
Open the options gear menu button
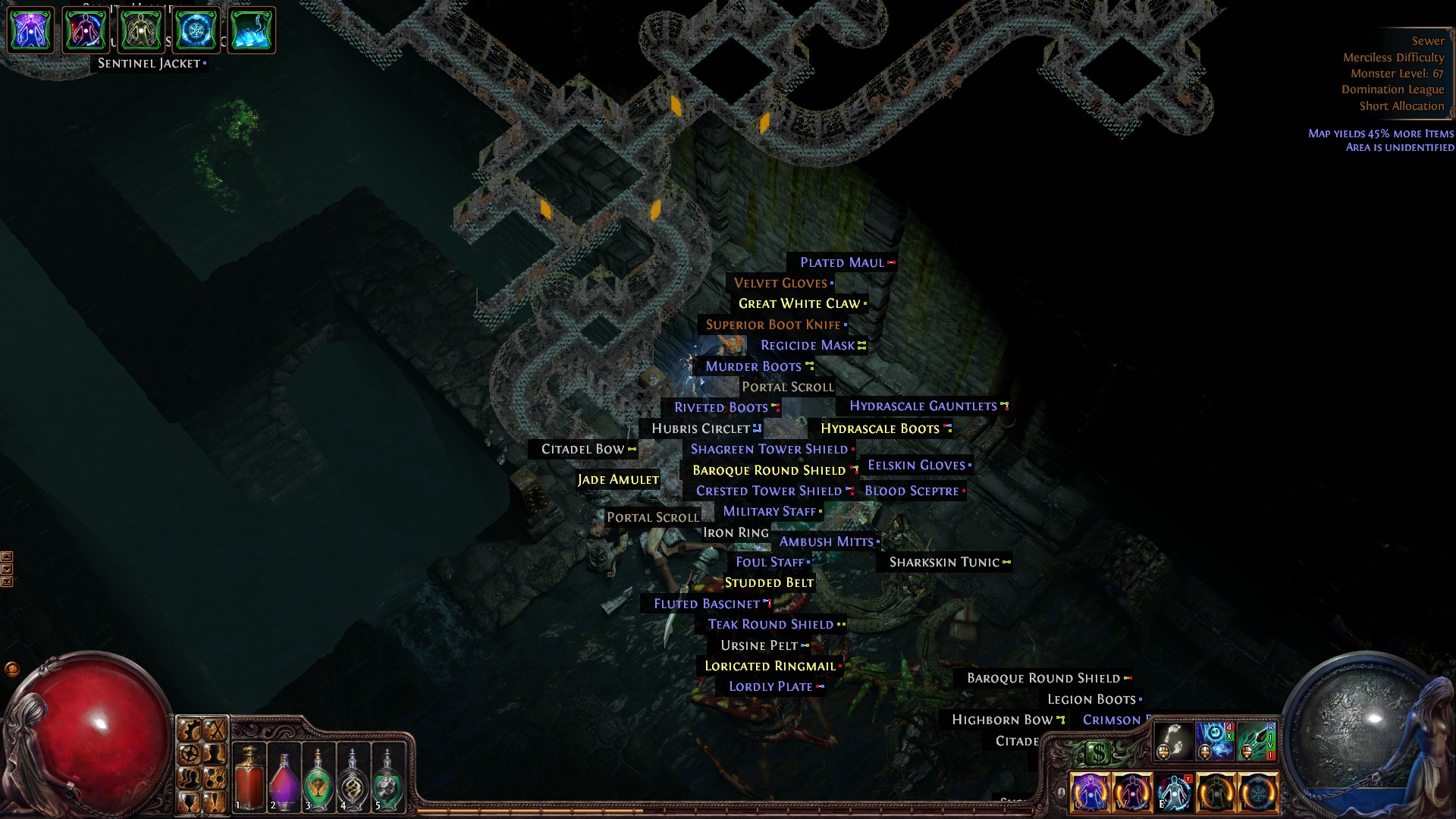point(190,753)
